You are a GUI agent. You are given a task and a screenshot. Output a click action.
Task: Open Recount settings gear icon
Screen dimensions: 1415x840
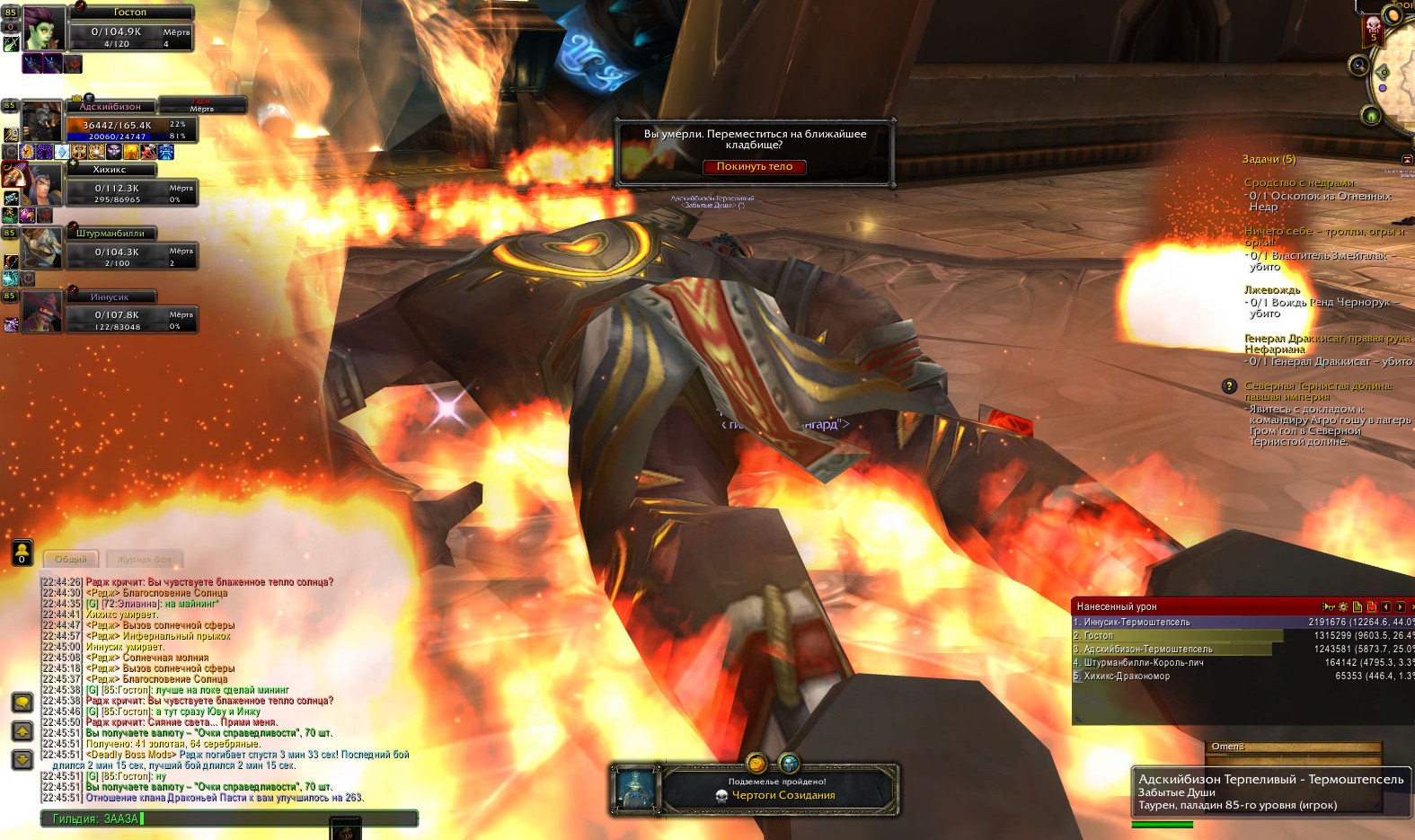click(x=1343, y=607)
